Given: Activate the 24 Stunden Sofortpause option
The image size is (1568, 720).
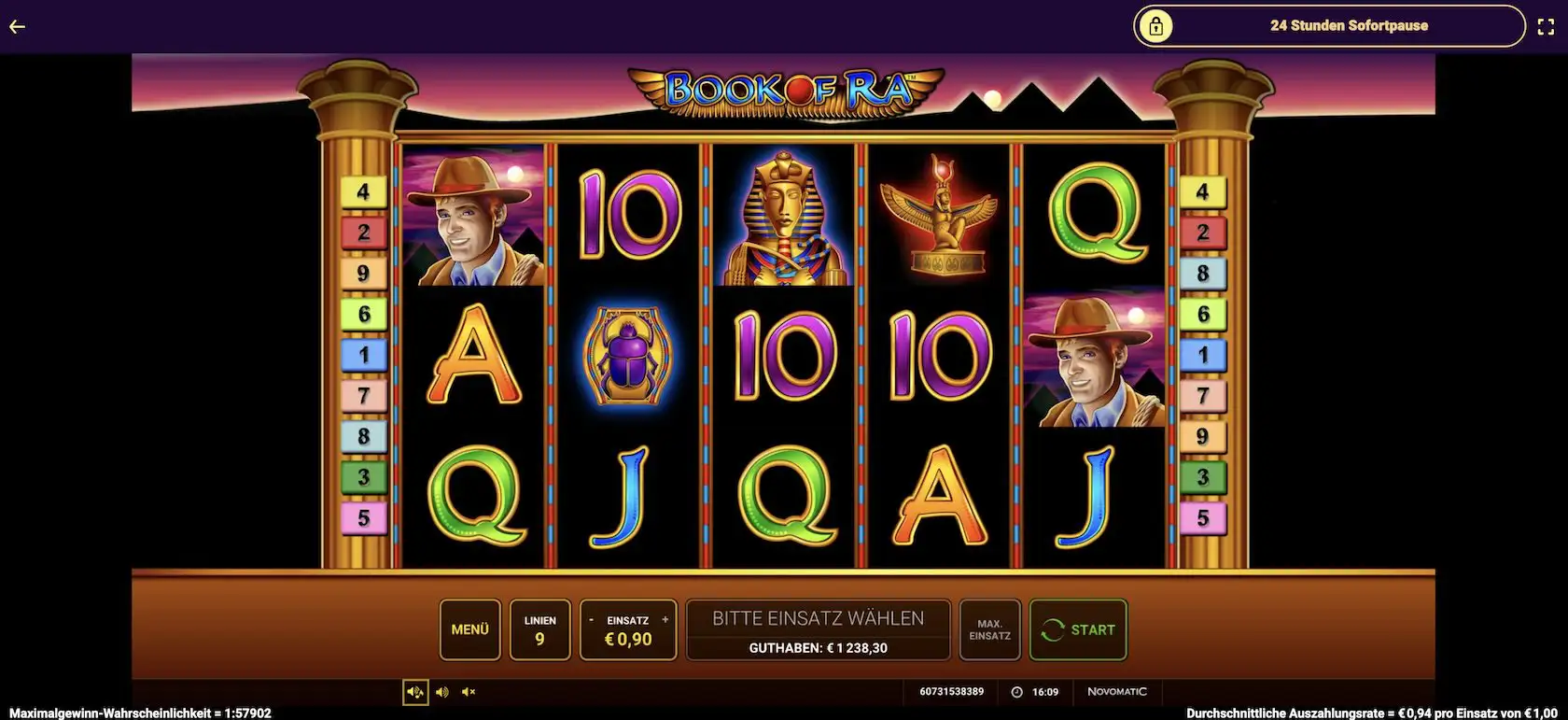Looking at the screenshot, I should click(x=1348, y=26).
